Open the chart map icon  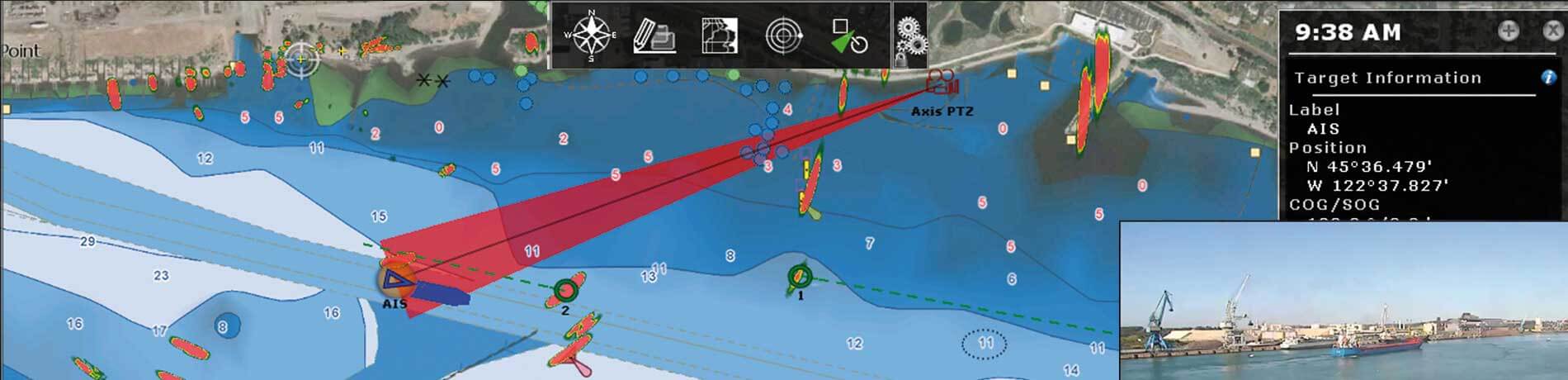click(719, 36)
